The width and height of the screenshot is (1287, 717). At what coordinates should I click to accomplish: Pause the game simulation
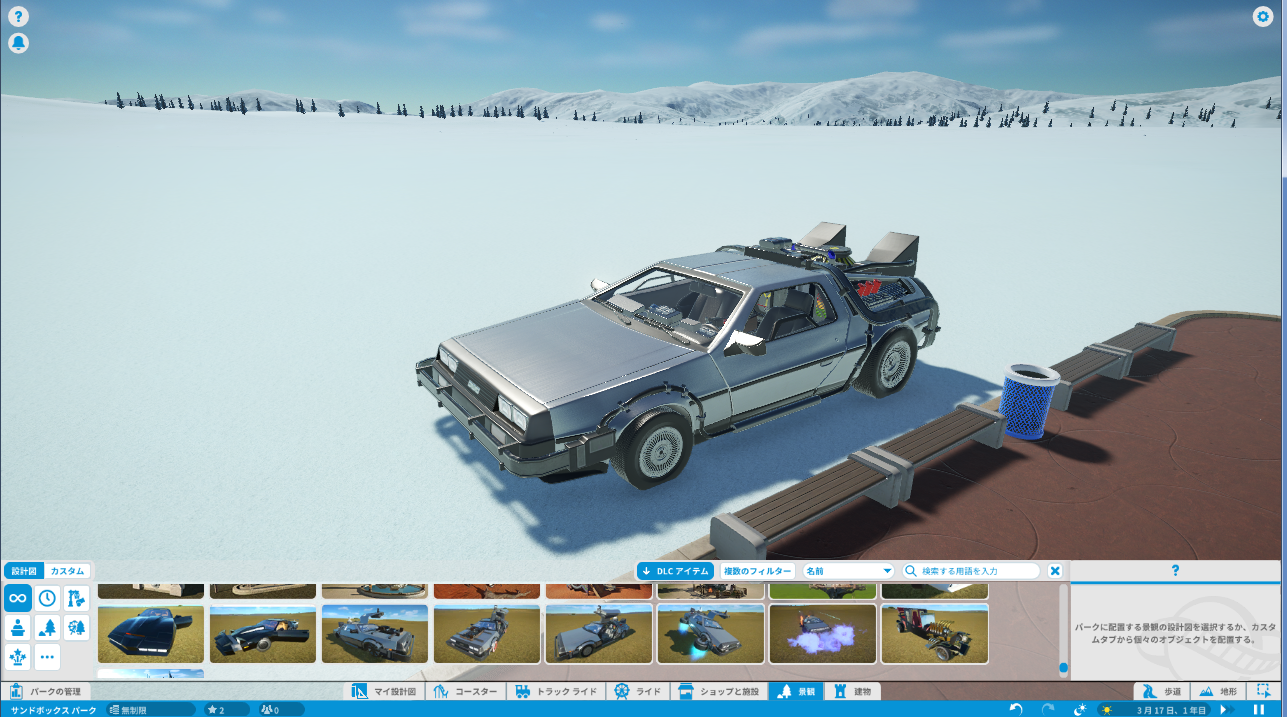(1257, 709)
